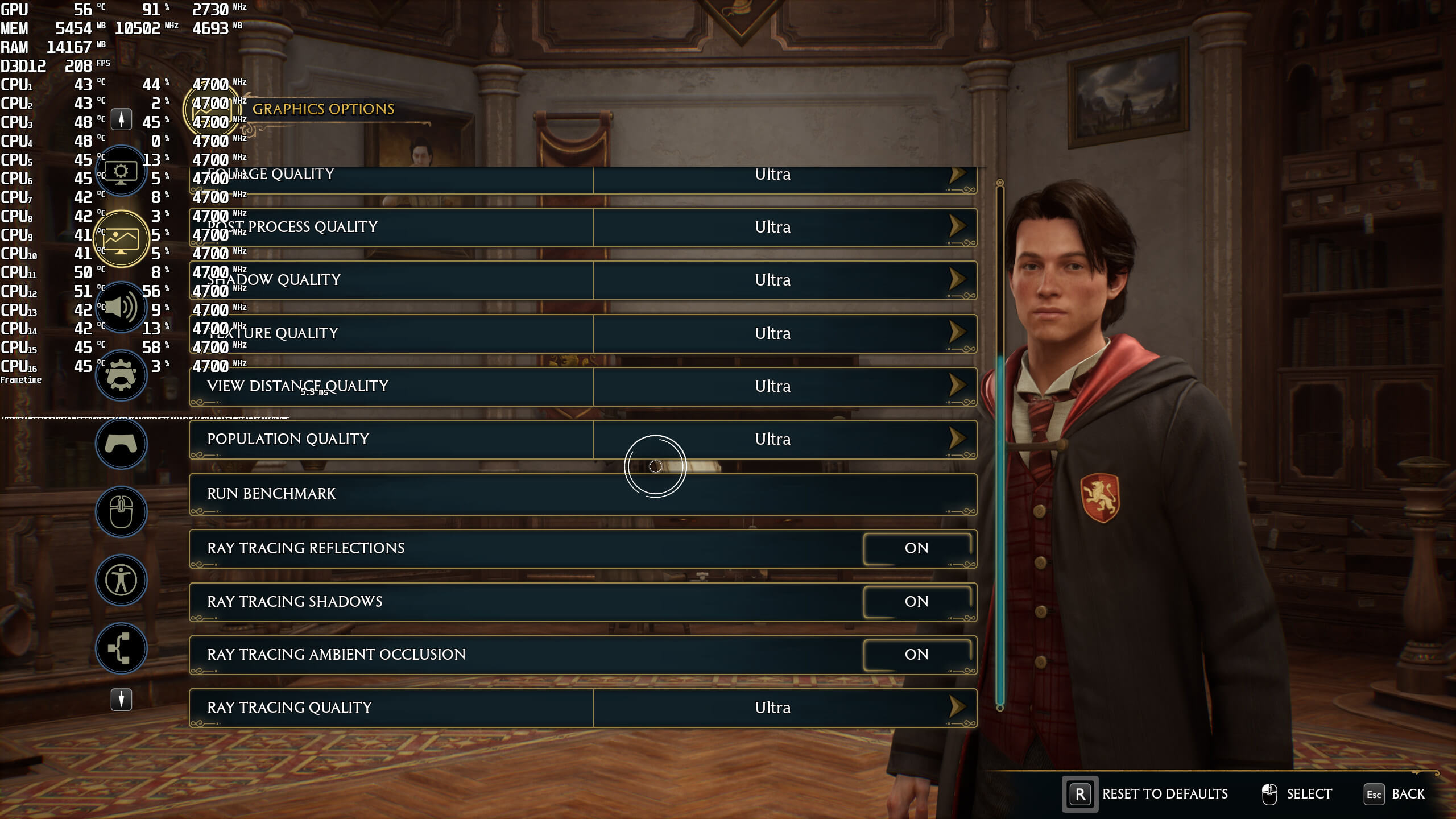Advance View Distance Quality arrow

pyautogui.click(x=957, y=386)
